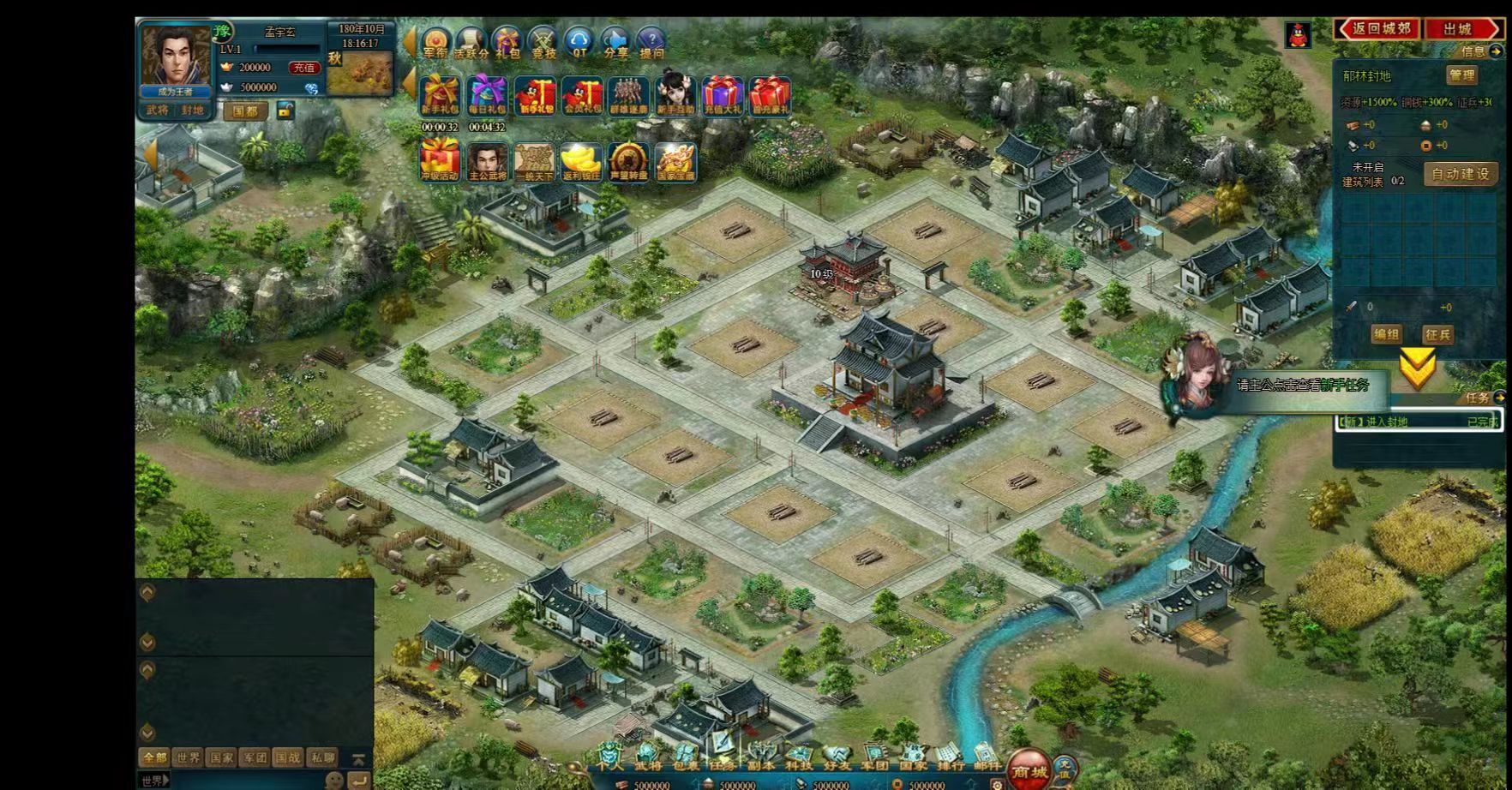Screen dimensions: 1512x790
Task: Open the 管理 manage button for the fief
Action: coord(1461,75)
